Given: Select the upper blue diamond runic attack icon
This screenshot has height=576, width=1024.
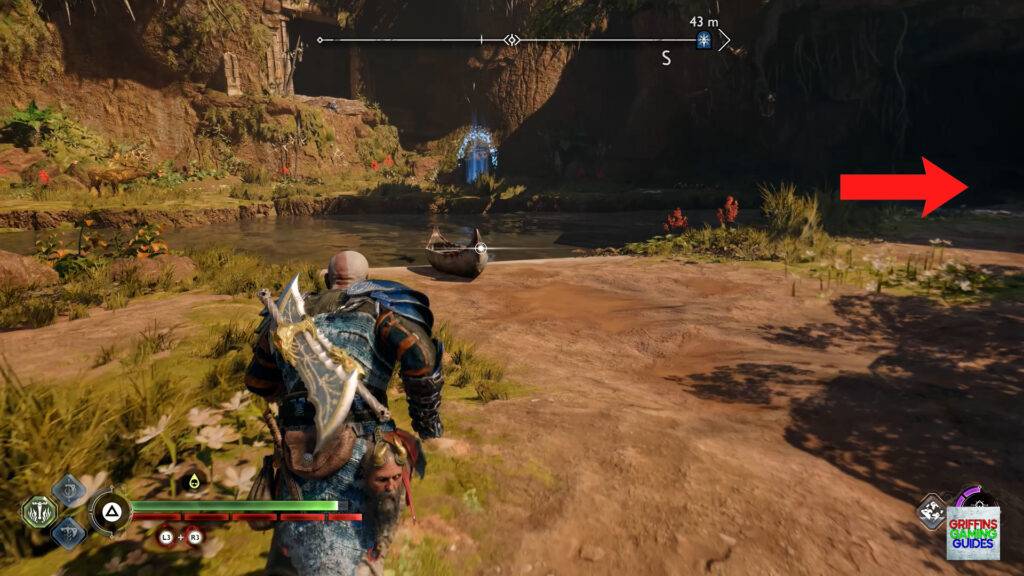Looking at the screenshot, I should point(69,490).
